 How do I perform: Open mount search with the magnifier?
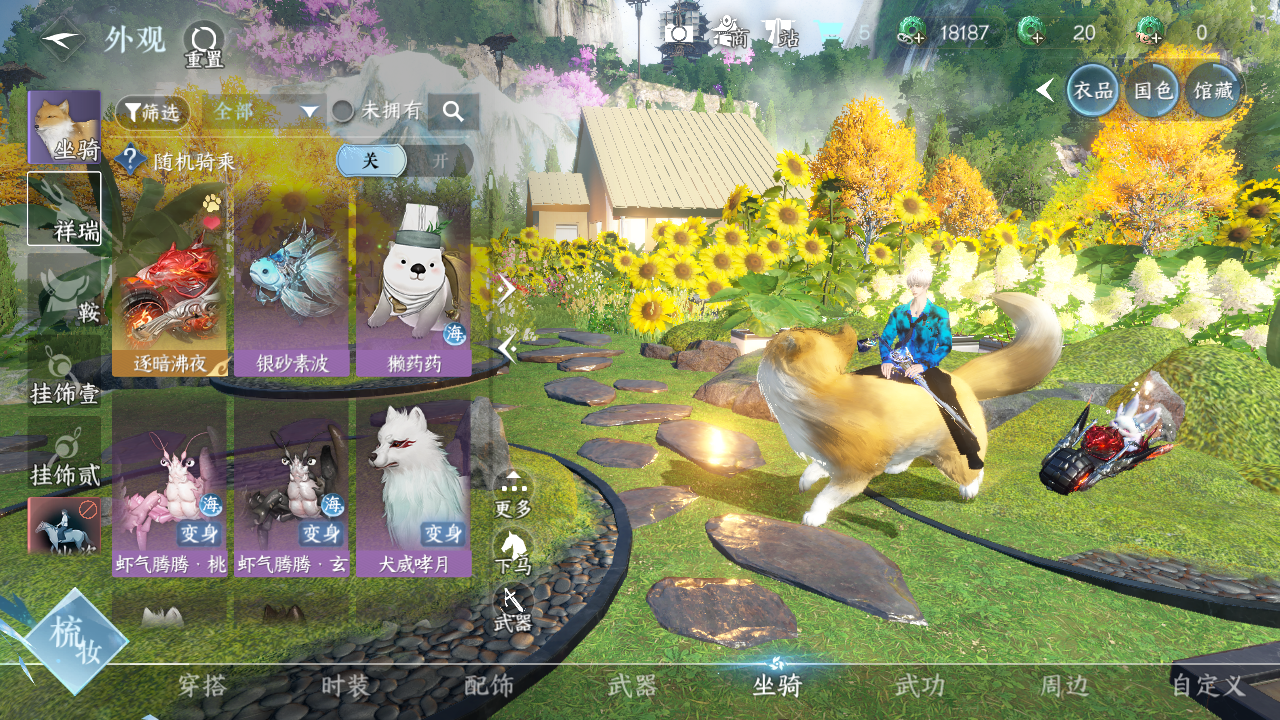[453, 112]
